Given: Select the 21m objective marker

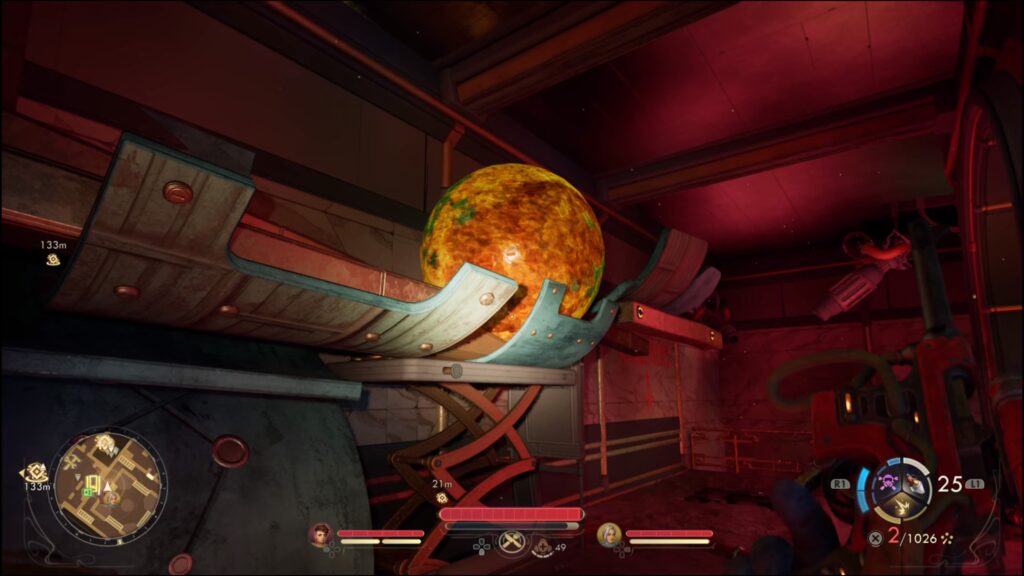Looking at the screenshot, I should (441, 497).
